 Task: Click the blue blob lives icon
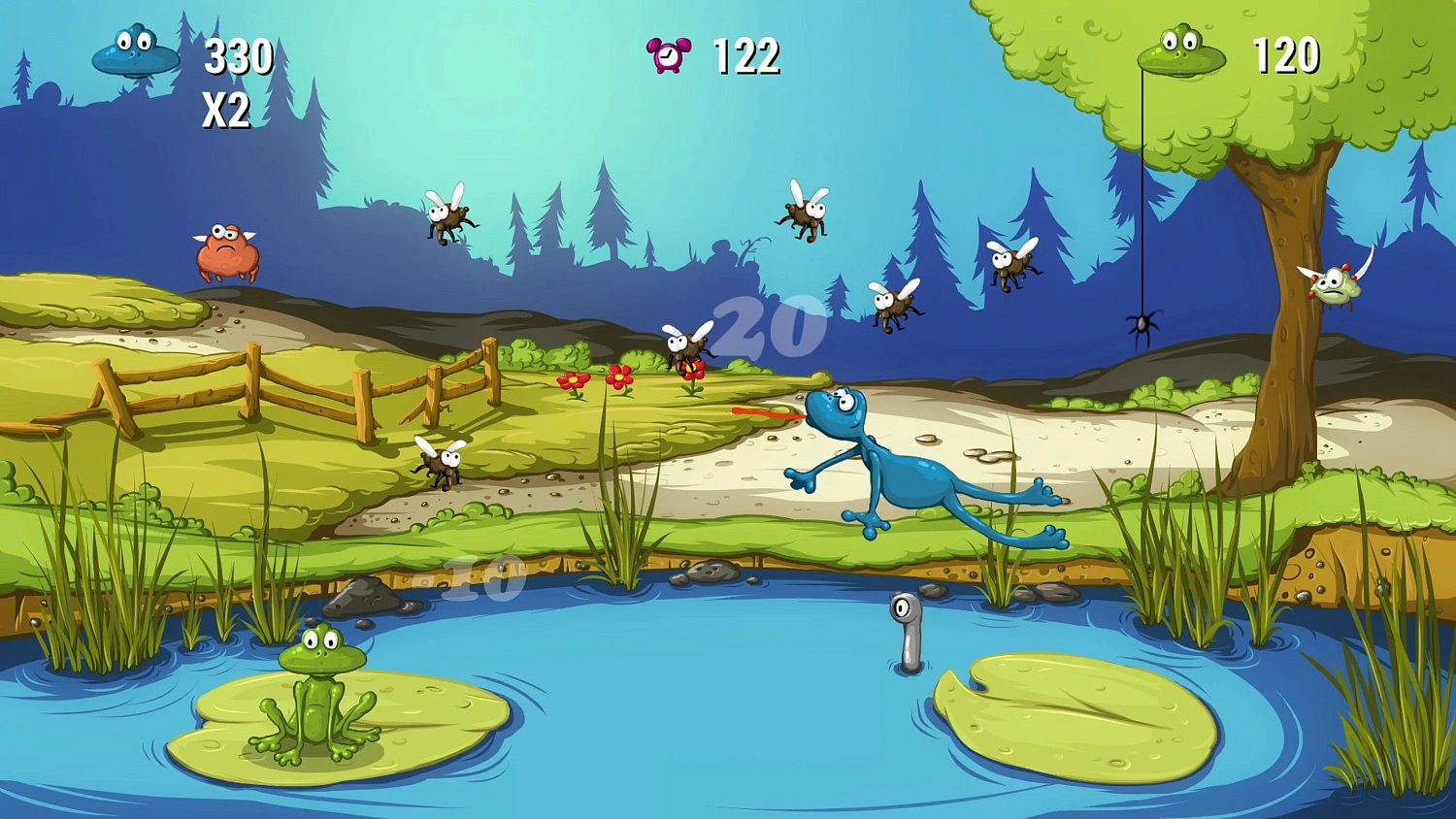136,53
